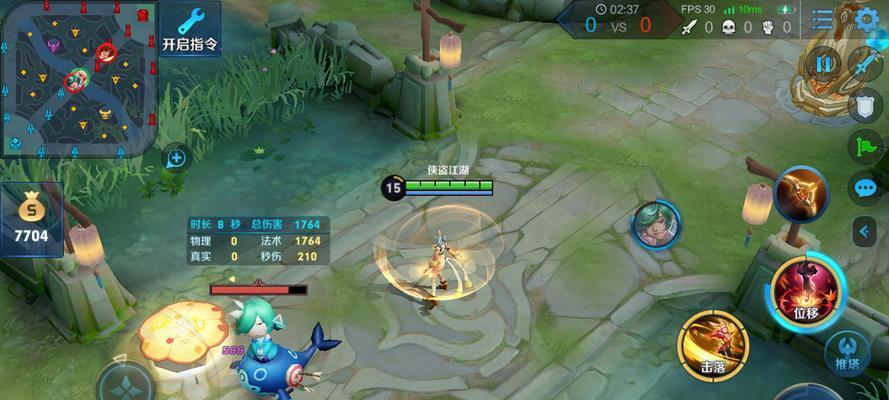Select the green flag gather signal

pos(864,146)
